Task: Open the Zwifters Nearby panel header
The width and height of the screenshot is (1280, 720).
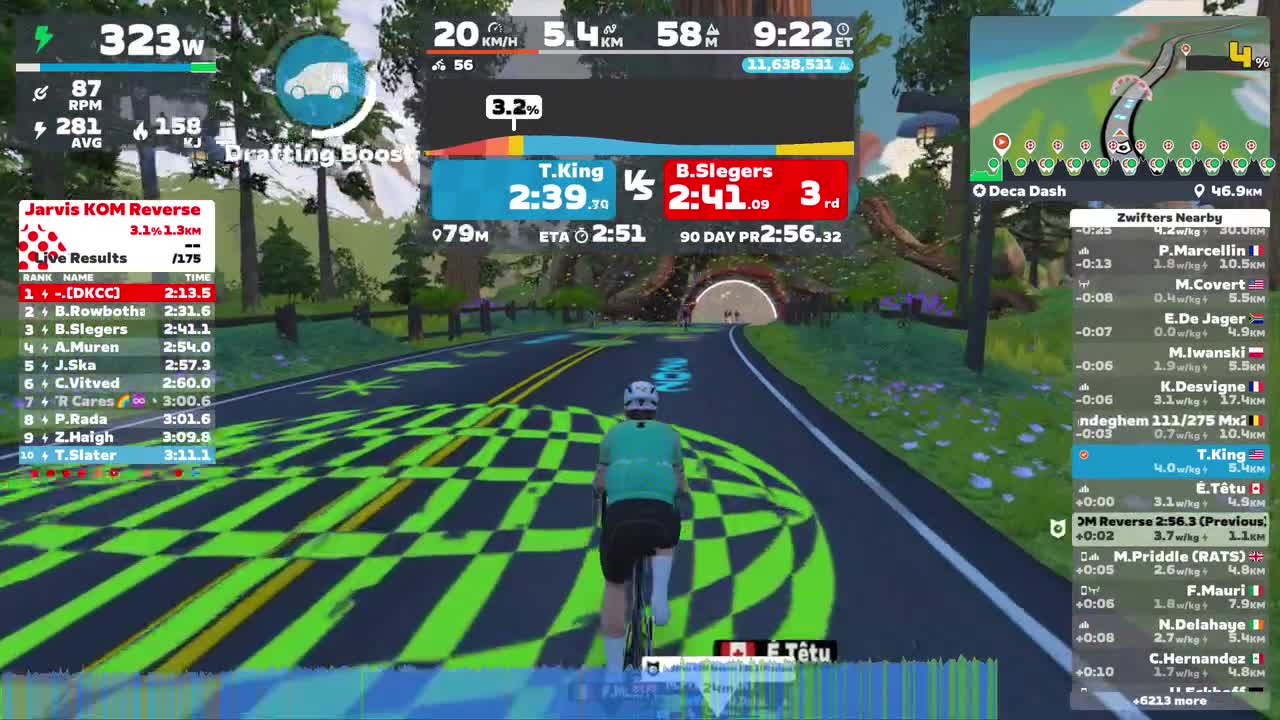Action: 1168,217
